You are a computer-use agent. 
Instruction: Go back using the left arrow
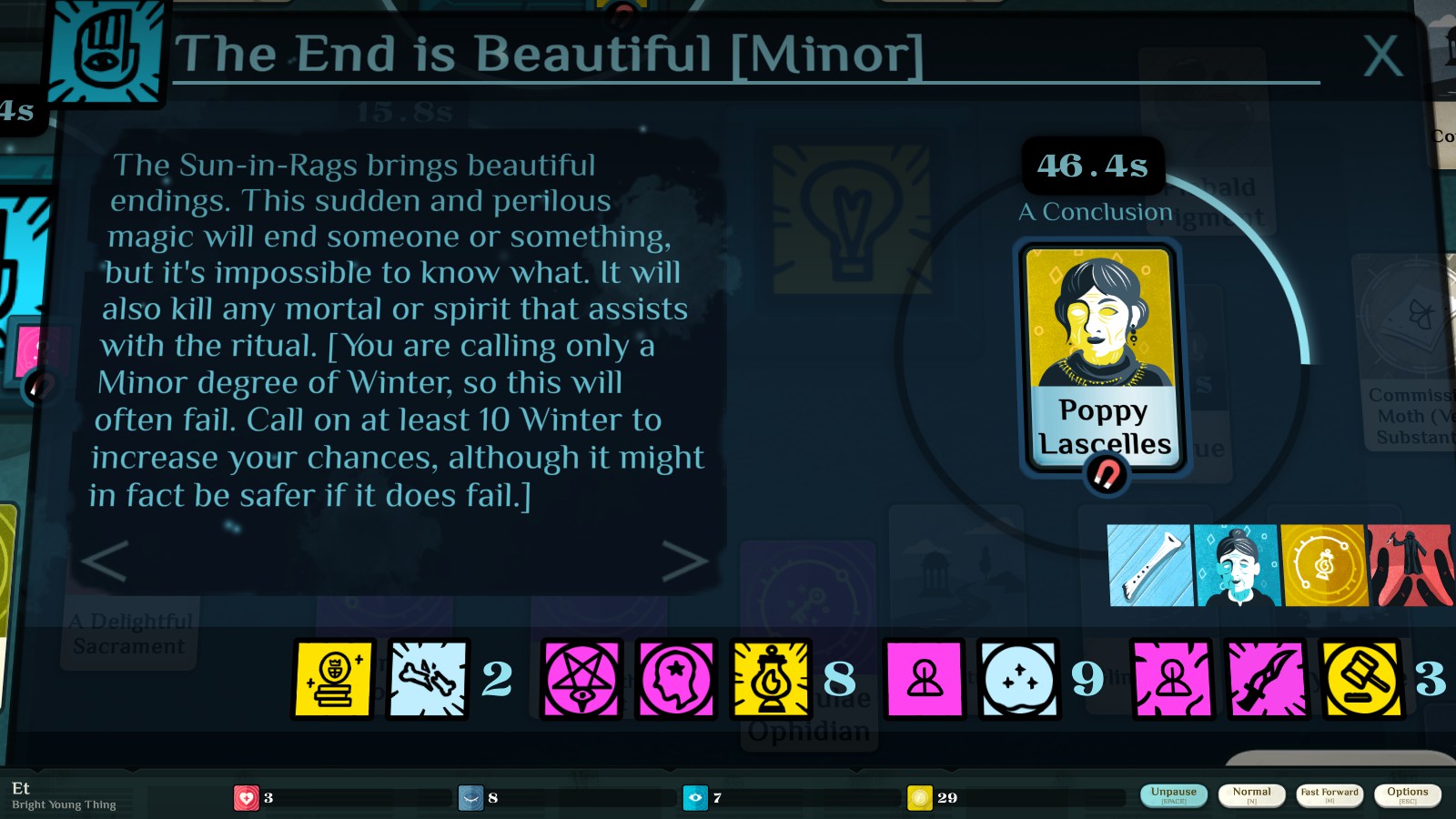tap(102, 562)
